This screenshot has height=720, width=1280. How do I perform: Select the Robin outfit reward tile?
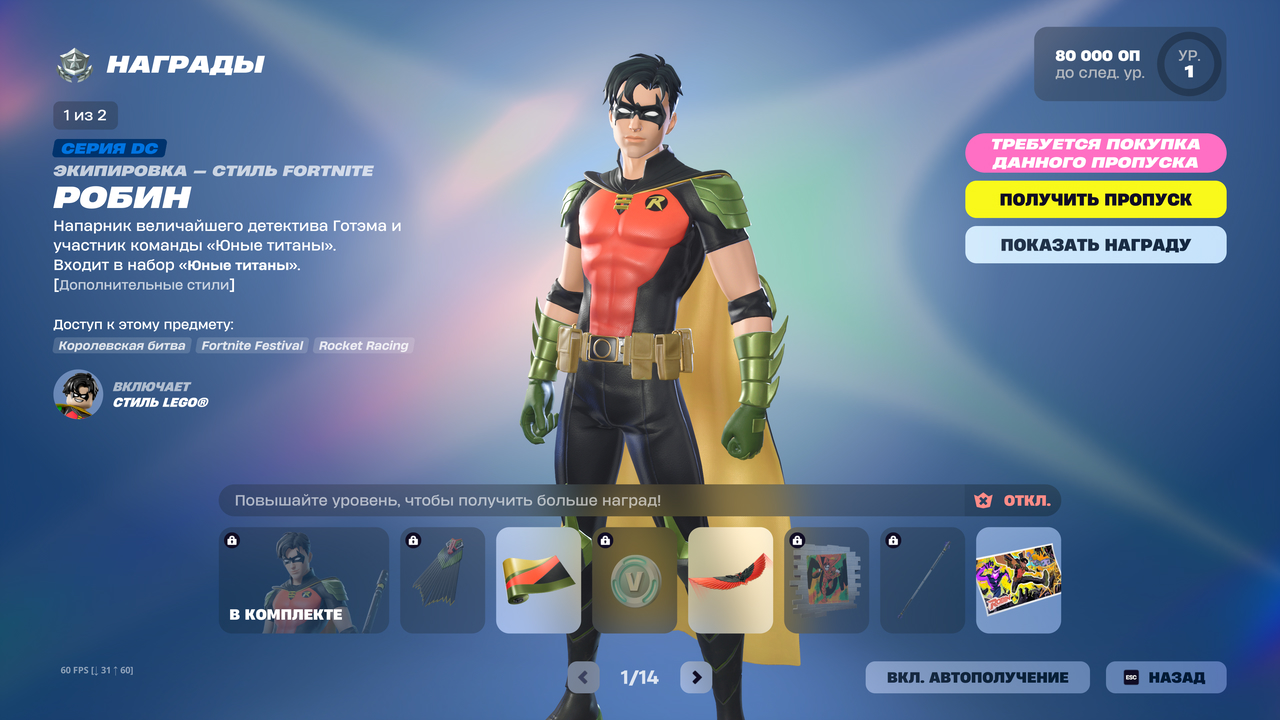click(304, 580)
